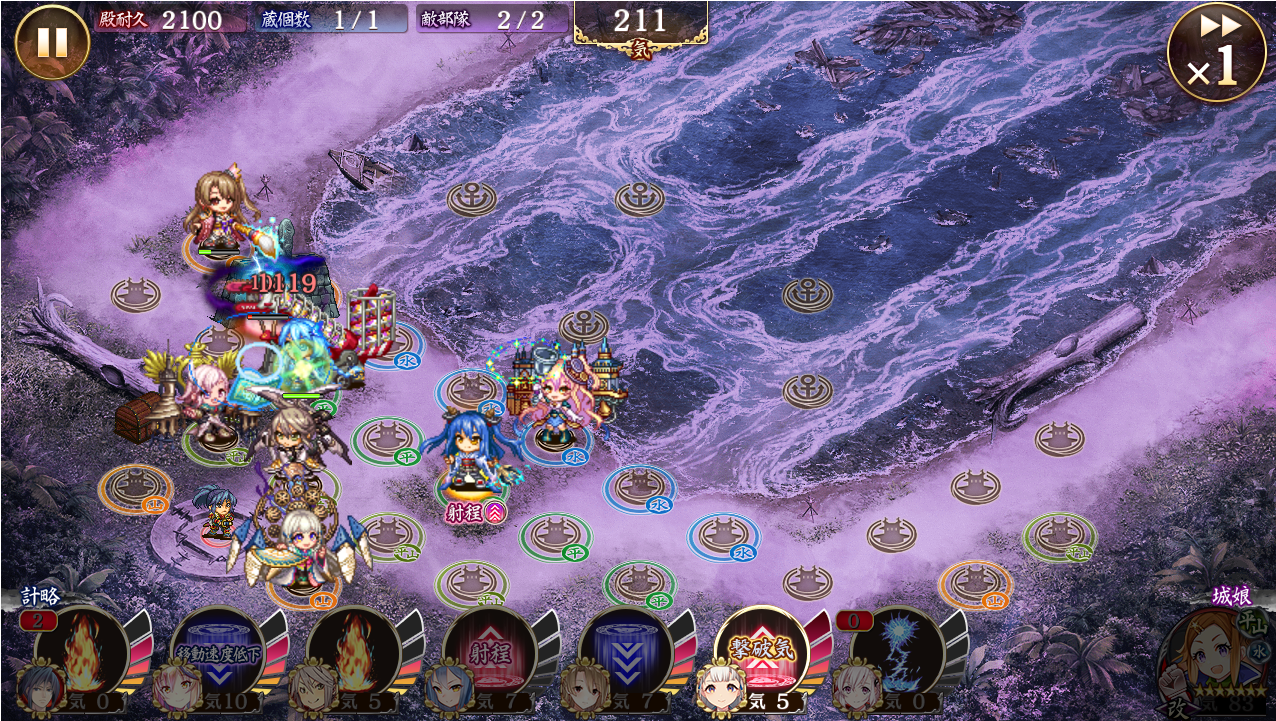Pause the battle
Screen dimensions: 1276x721
(52, 42)
